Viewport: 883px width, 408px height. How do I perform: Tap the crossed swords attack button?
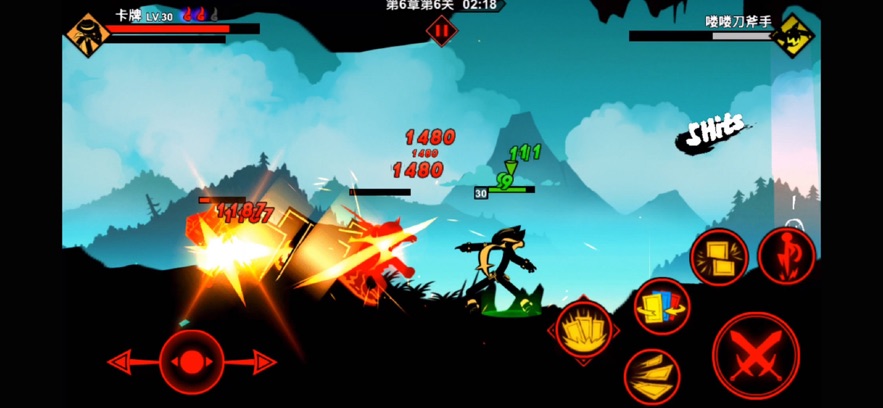click(x=755, y=355)
